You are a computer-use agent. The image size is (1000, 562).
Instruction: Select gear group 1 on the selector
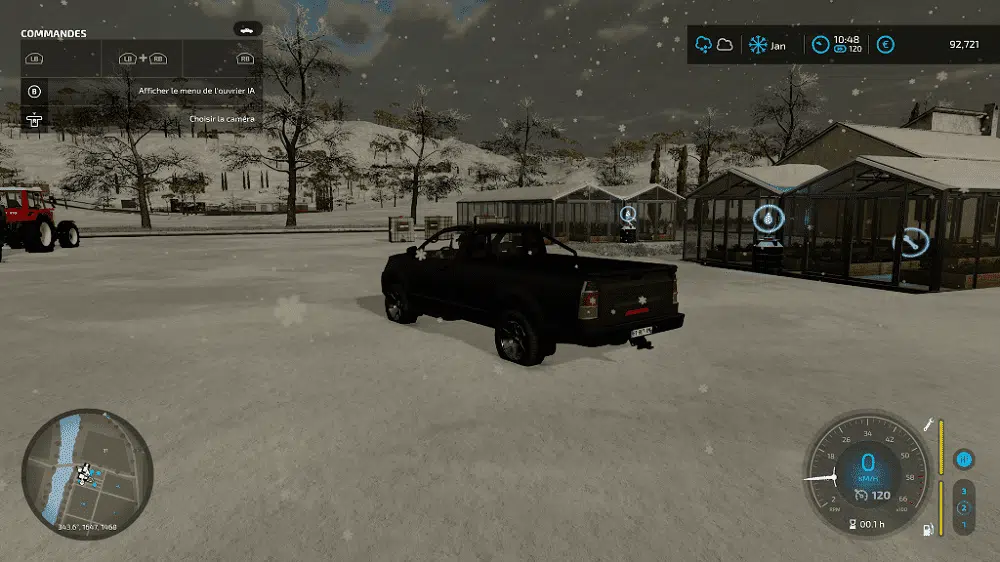pos(964,524)
